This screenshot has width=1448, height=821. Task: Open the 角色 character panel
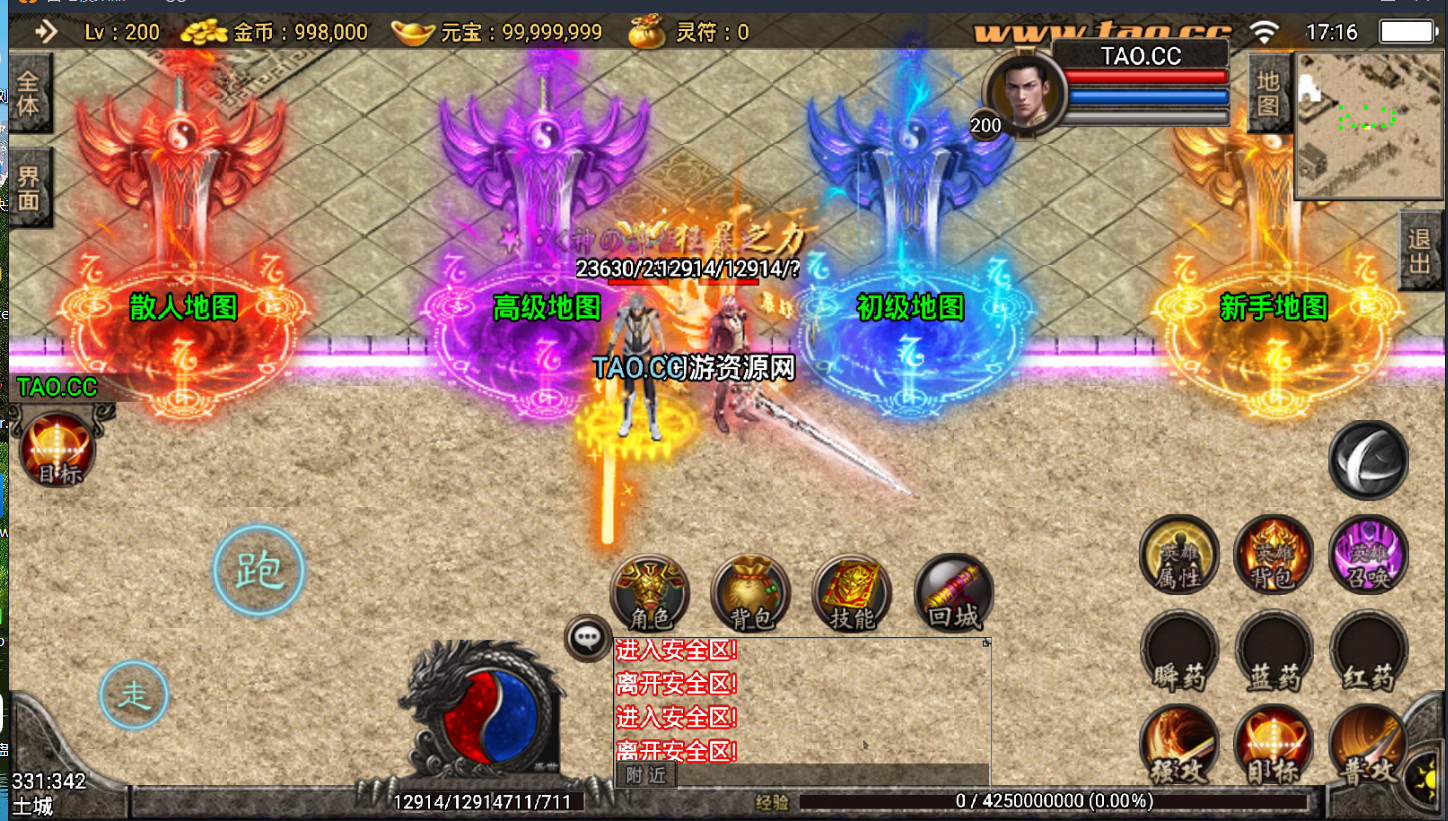tap(650, 594)
